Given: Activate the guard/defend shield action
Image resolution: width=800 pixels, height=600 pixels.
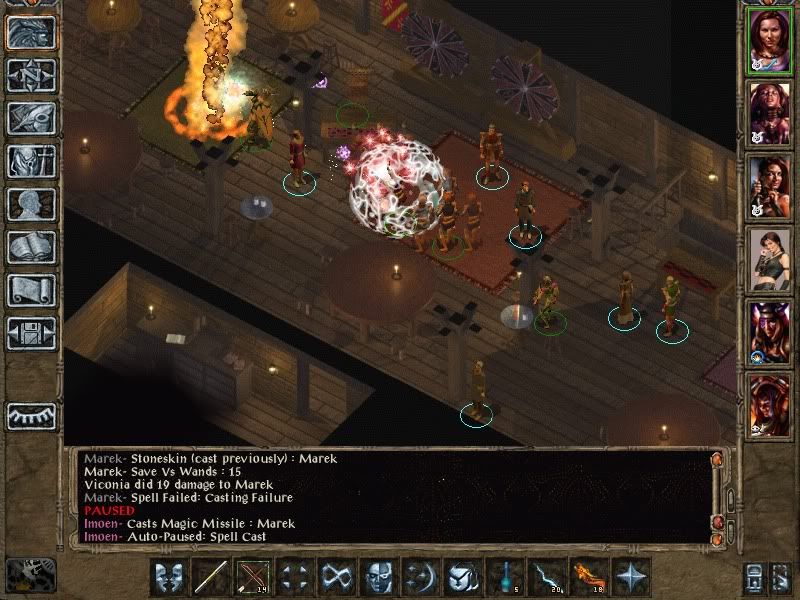Looking at the screenshot, I should click(464, 577).
